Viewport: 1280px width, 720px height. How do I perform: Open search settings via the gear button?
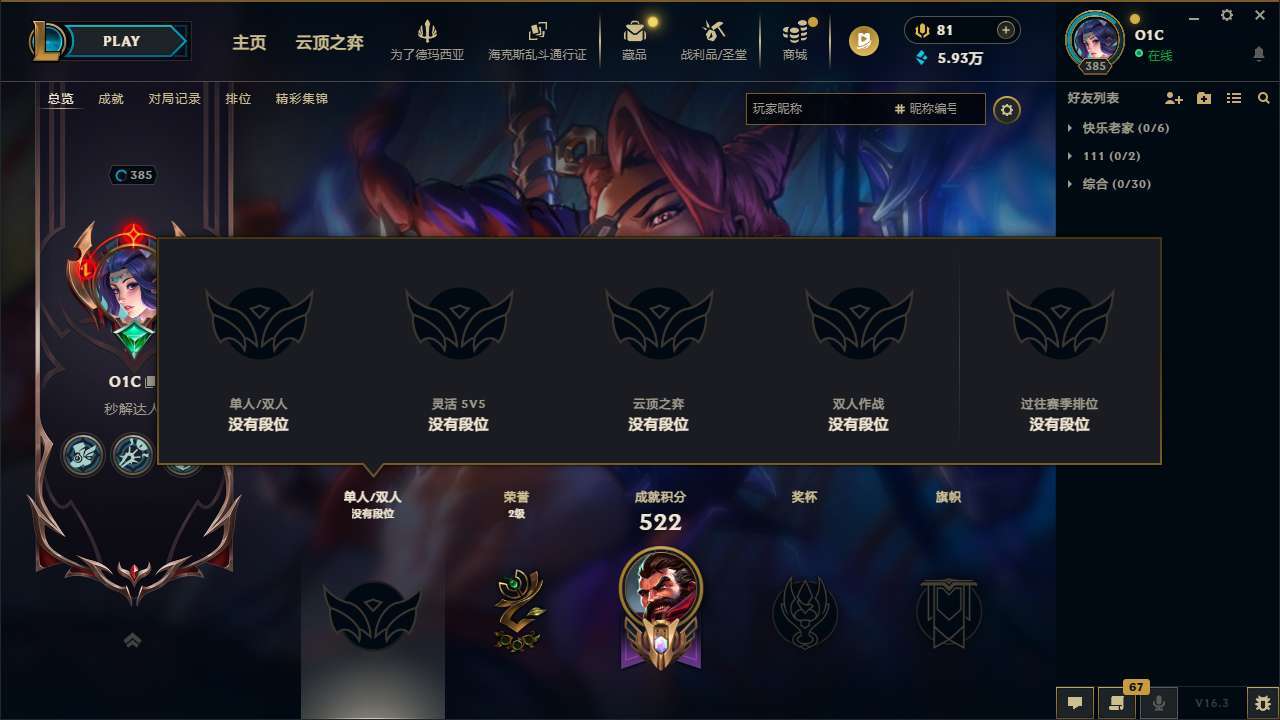[1007, 110]
